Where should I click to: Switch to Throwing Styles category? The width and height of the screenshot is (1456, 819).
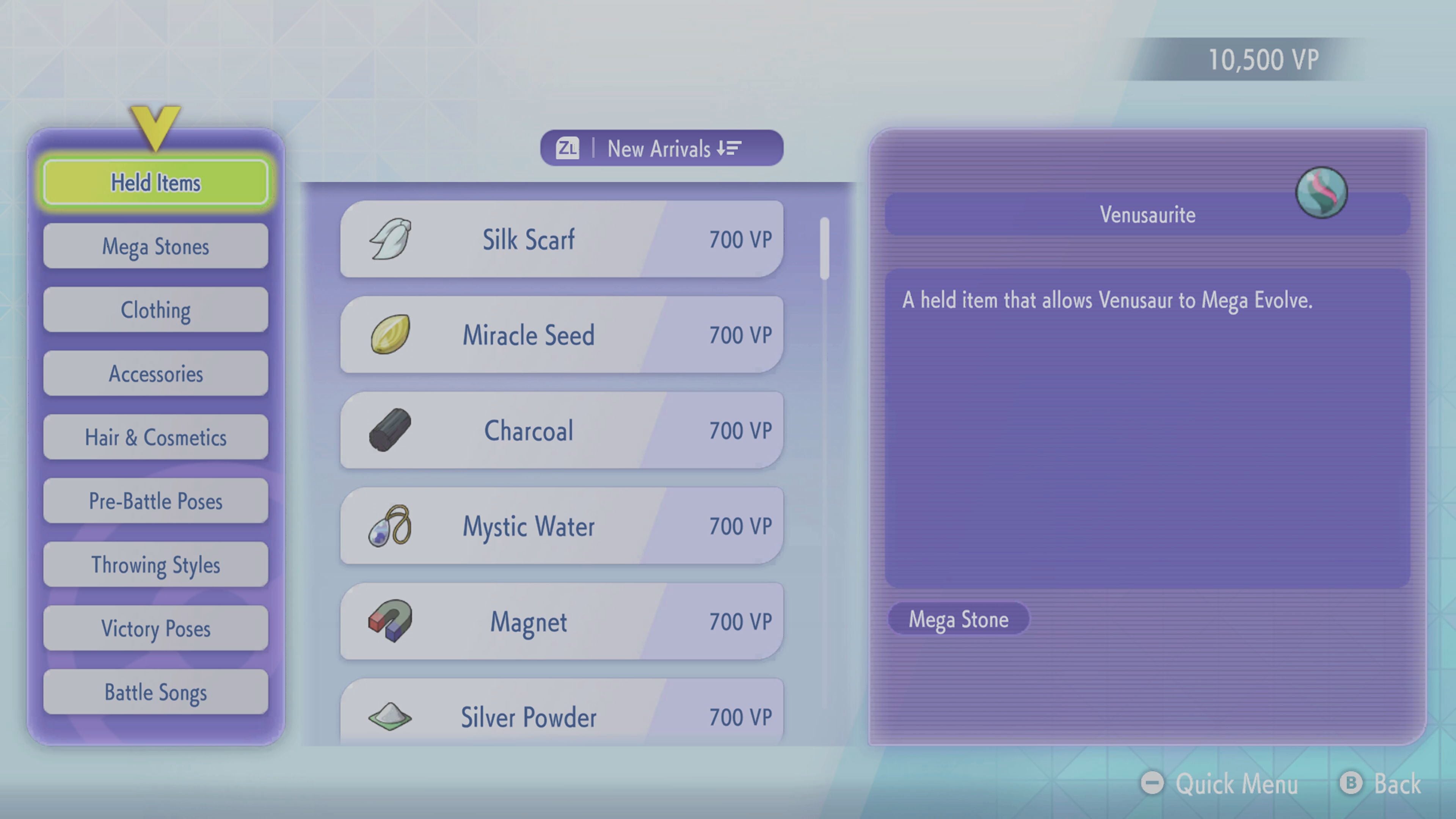click(155, 565)
